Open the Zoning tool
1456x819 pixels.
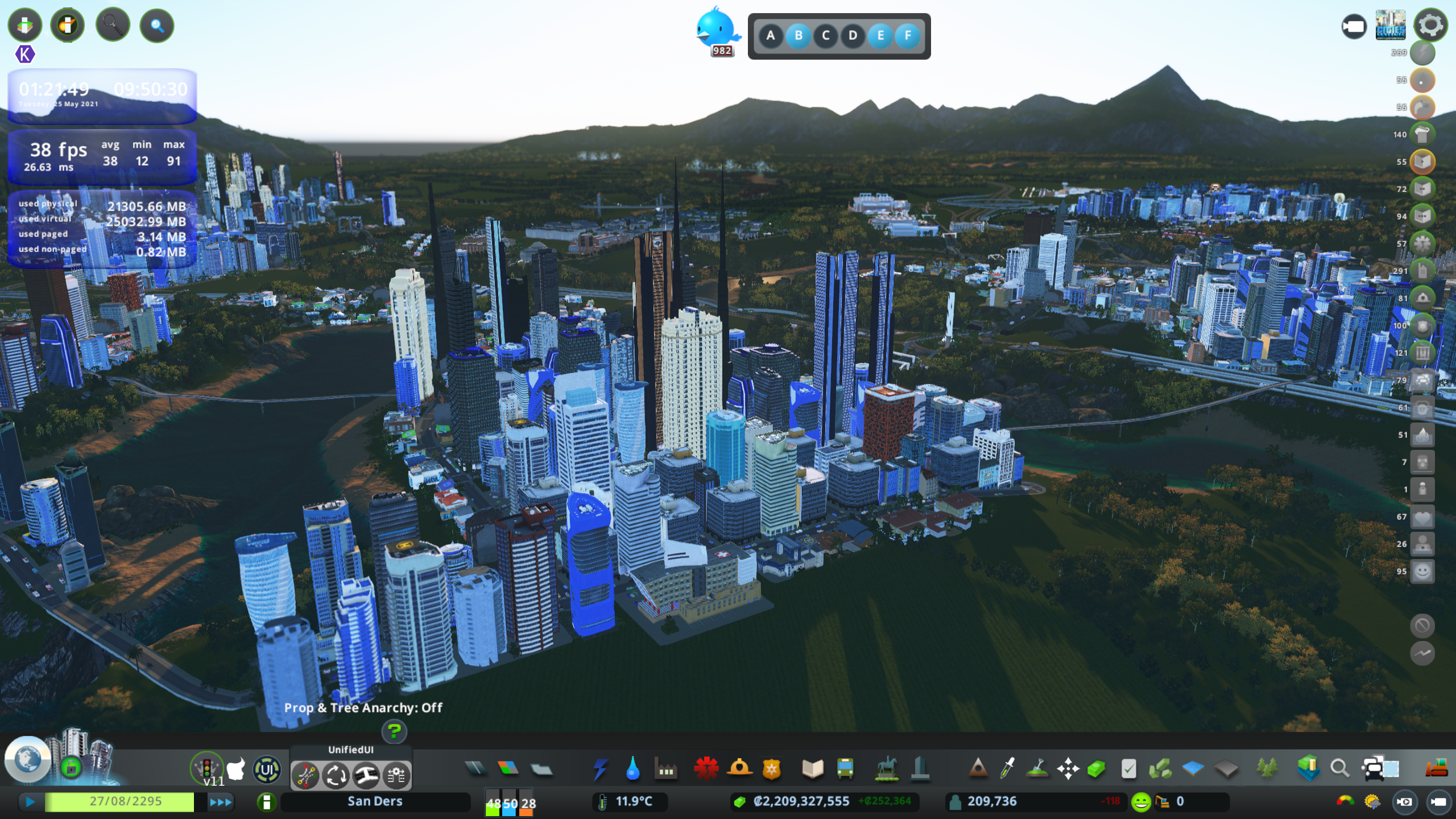(x=508, y=769)
